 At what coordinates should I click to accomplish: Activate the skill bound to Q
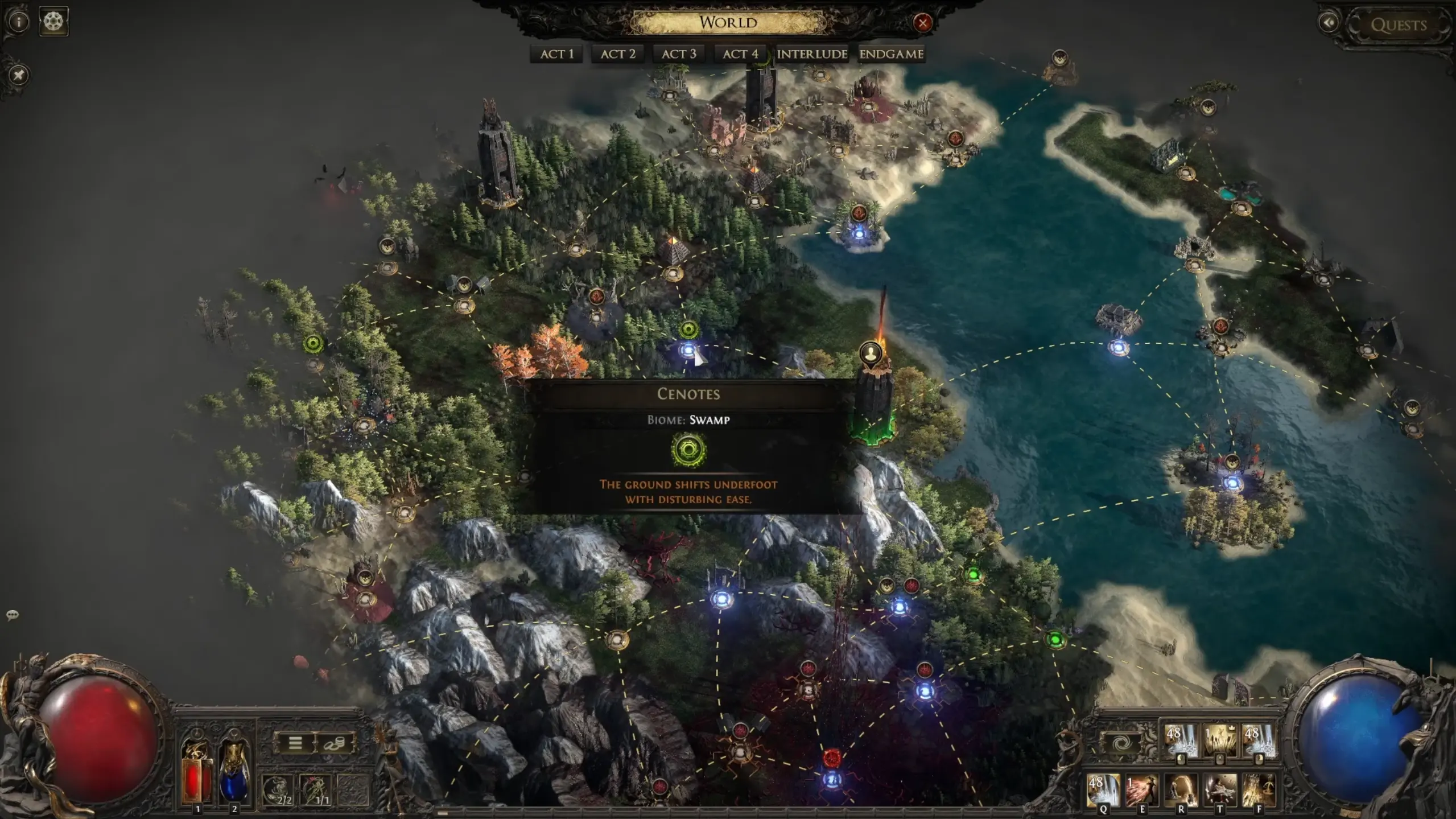click(1103, 791)
